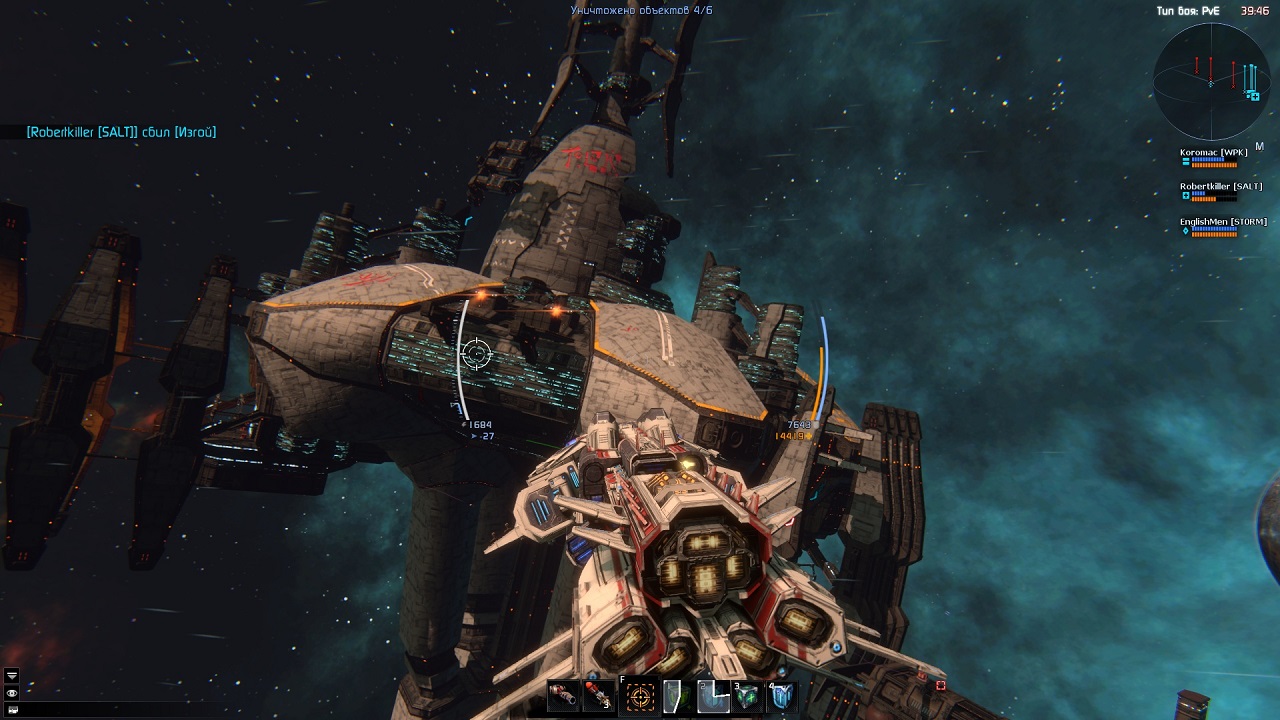
Task: Activate the blue shield module in slot 4
Action: point(782,696)
